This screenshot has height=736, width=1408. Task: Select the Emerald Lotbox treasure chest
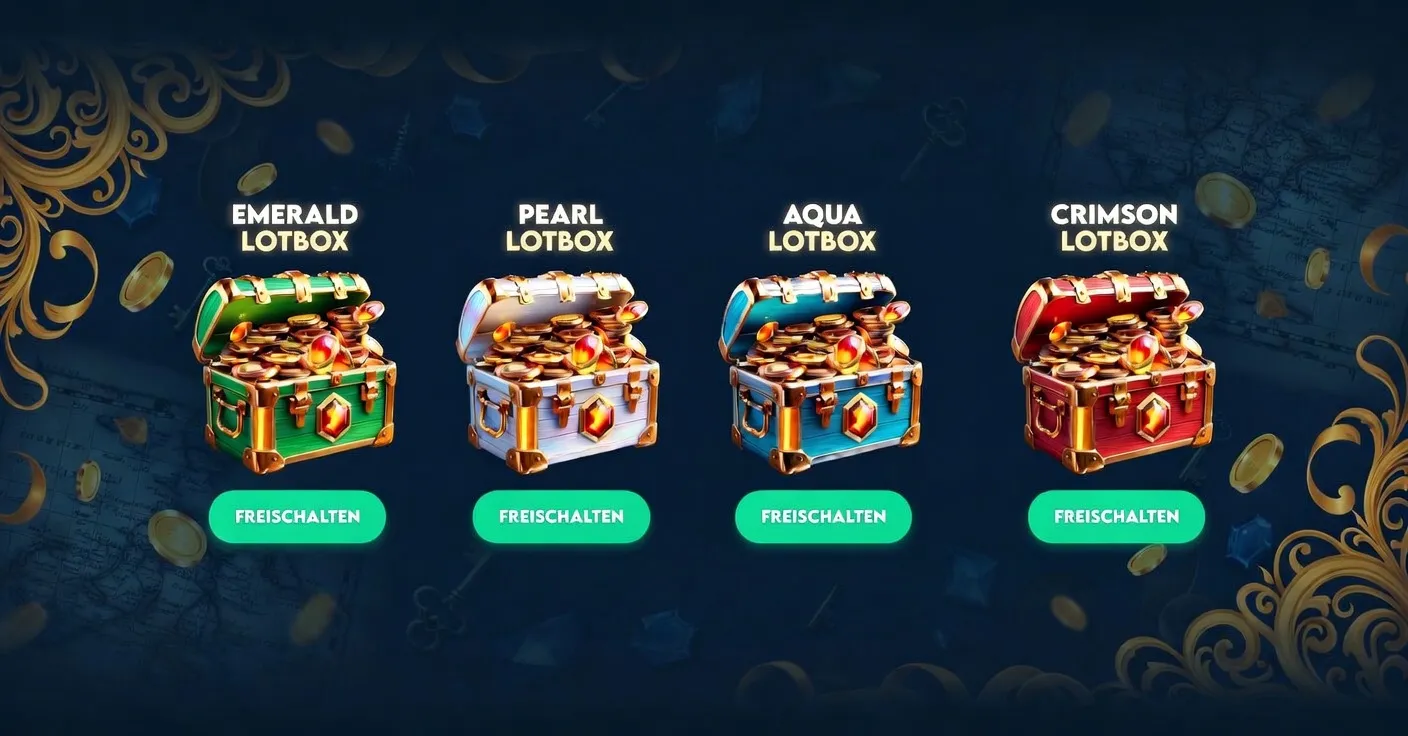point(295,380)
